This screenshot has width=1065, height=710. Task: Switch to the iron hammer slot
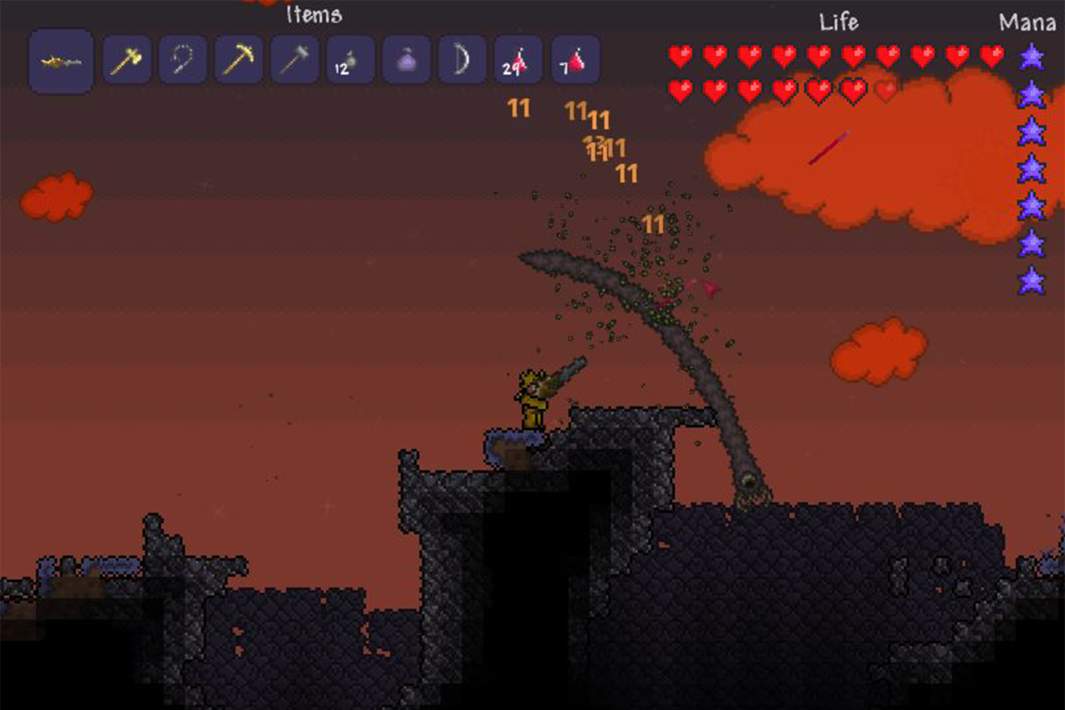click(x=295, y=61)
